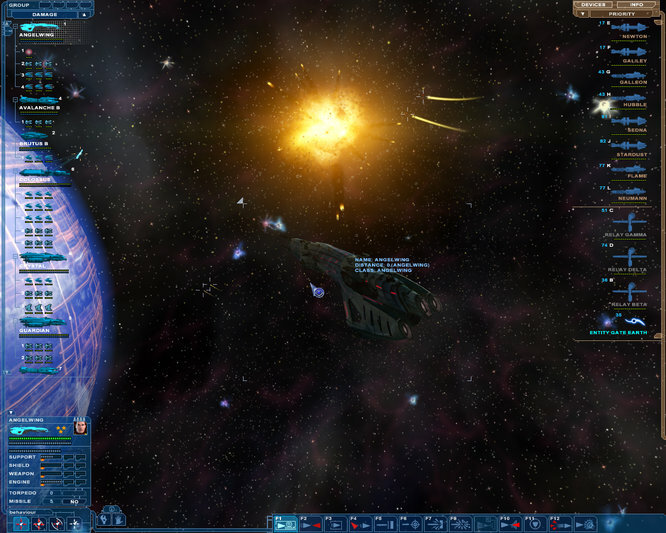The height and width of the screenshot is (533, 666).
Task: Switch to the Info tab
Action: coord(636,5)
